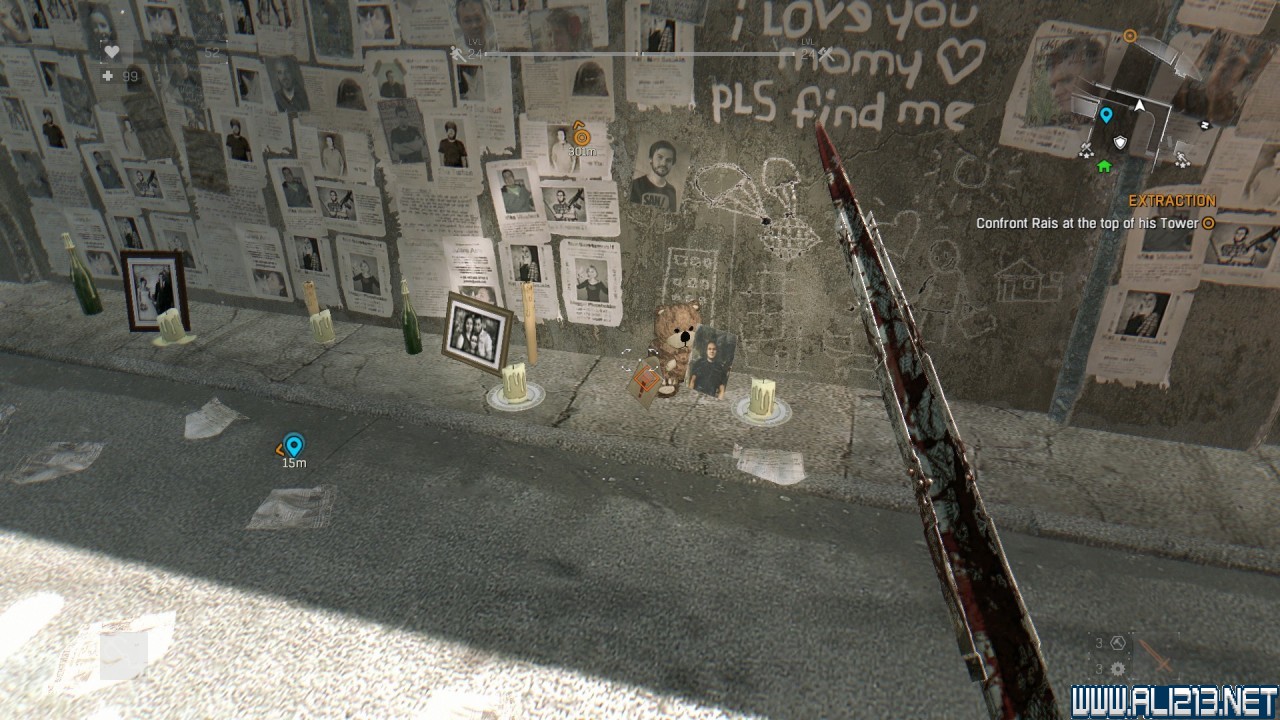Select the medkit plus icon
This screenshot has width=1280, height=720.
pyautogui.click(x=108, y=76)
